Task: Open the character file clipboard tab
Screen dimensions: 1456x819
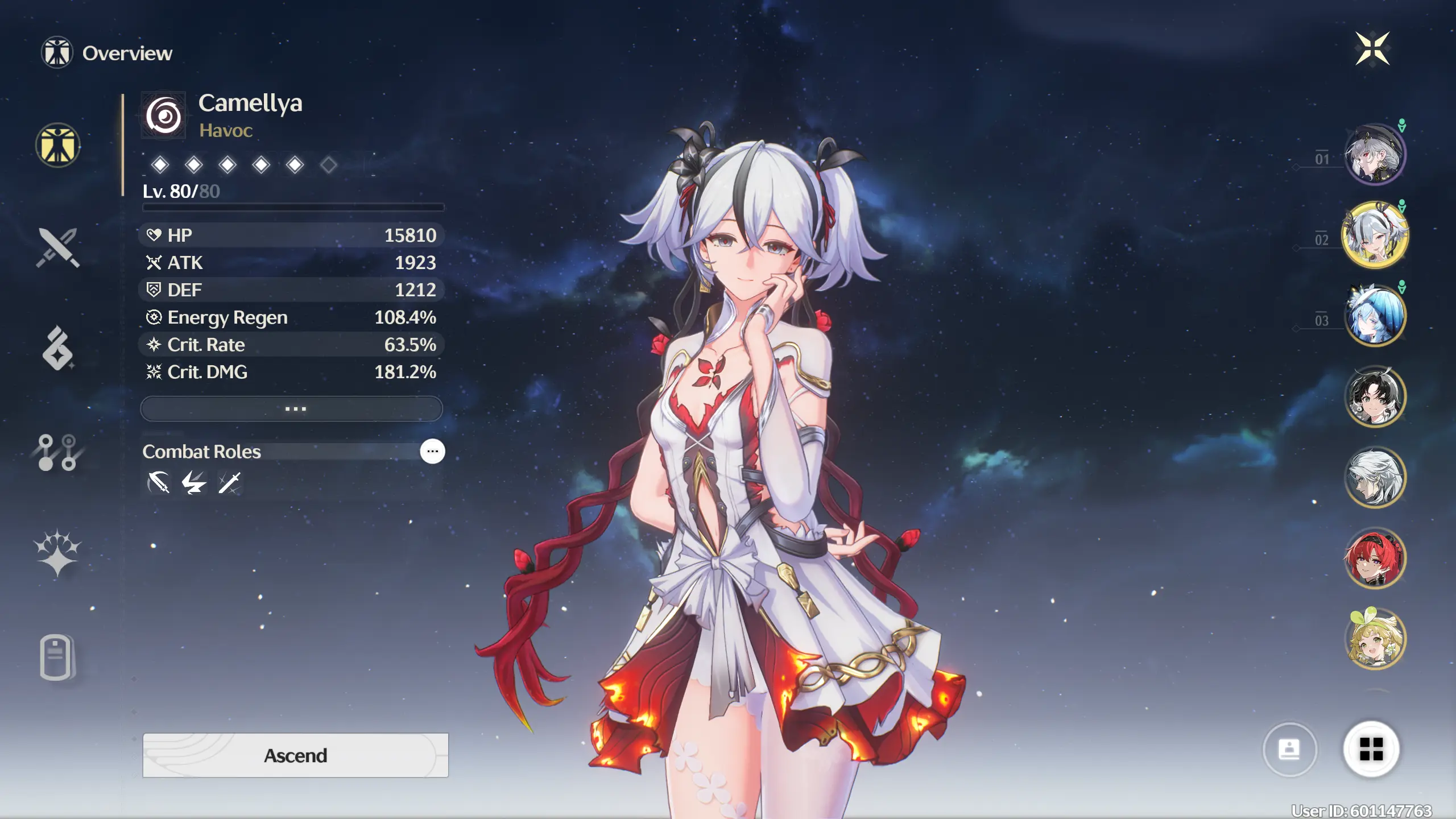Action: click(x=56, y=657)
